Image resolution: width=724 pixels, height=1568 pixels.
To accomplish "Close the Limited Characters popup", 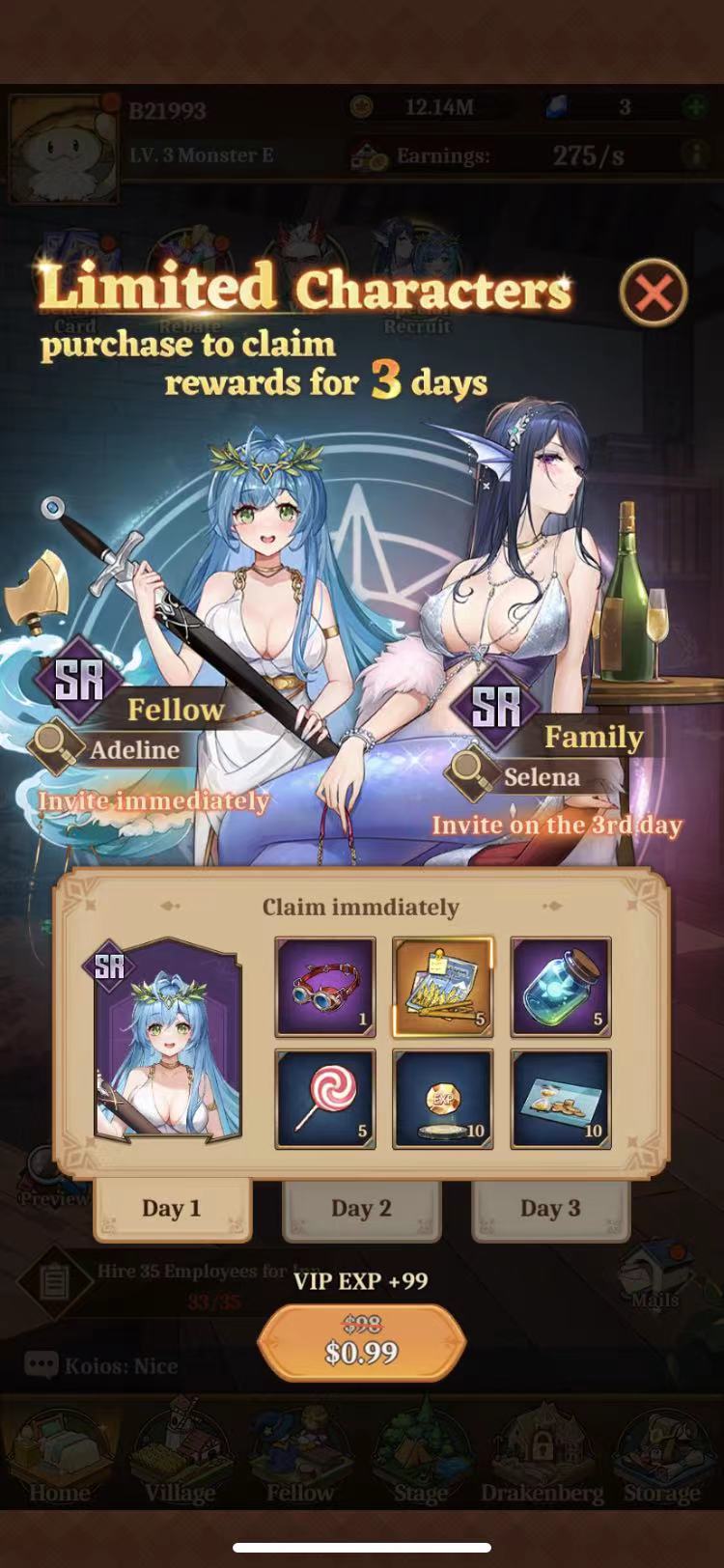I will coord(654,292).
